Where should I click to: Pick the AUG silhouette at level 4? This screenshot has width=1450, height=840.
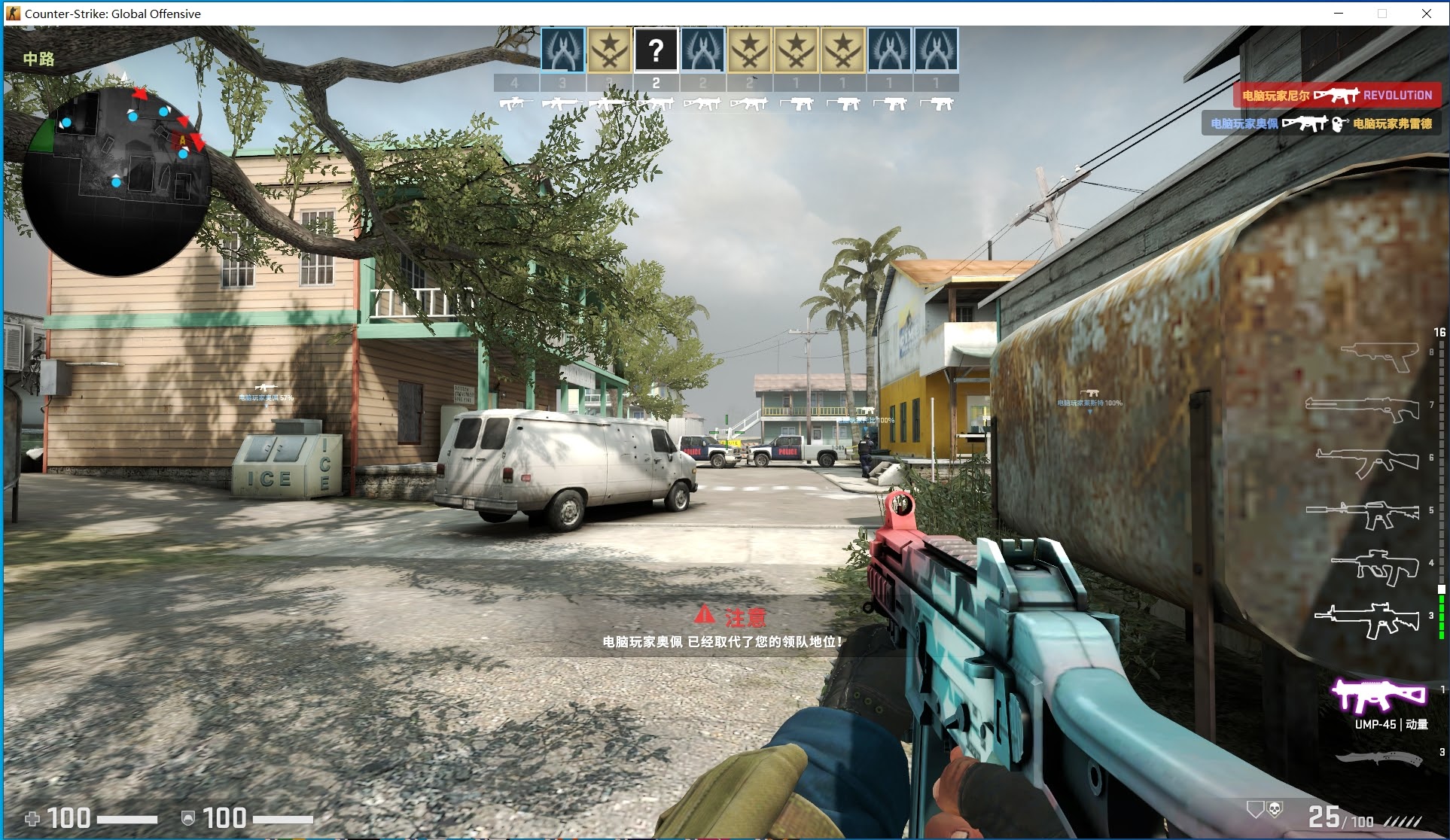click(1375, 566)
